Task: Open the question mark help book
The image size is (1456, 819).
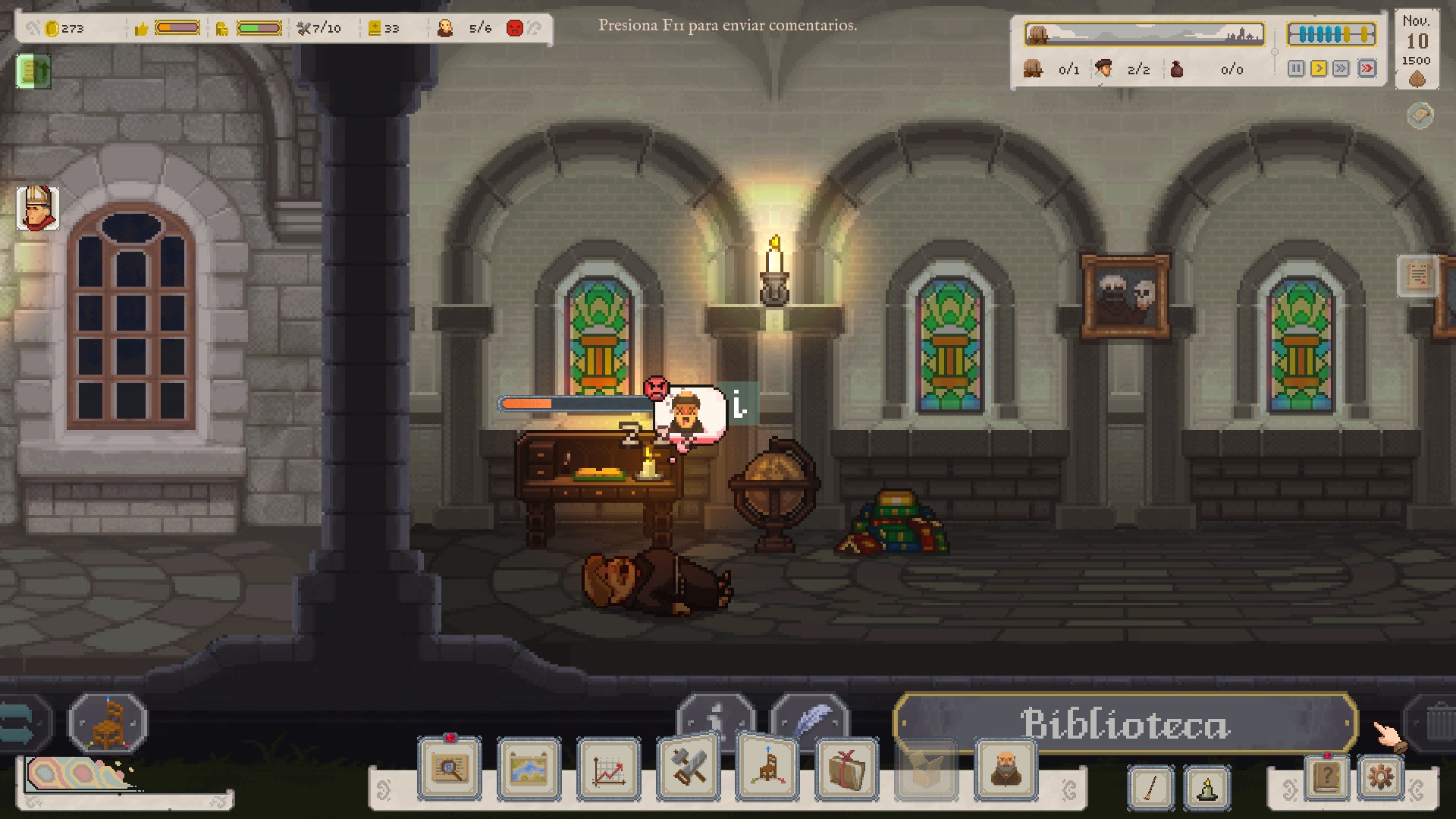Action: point(1326,778)
